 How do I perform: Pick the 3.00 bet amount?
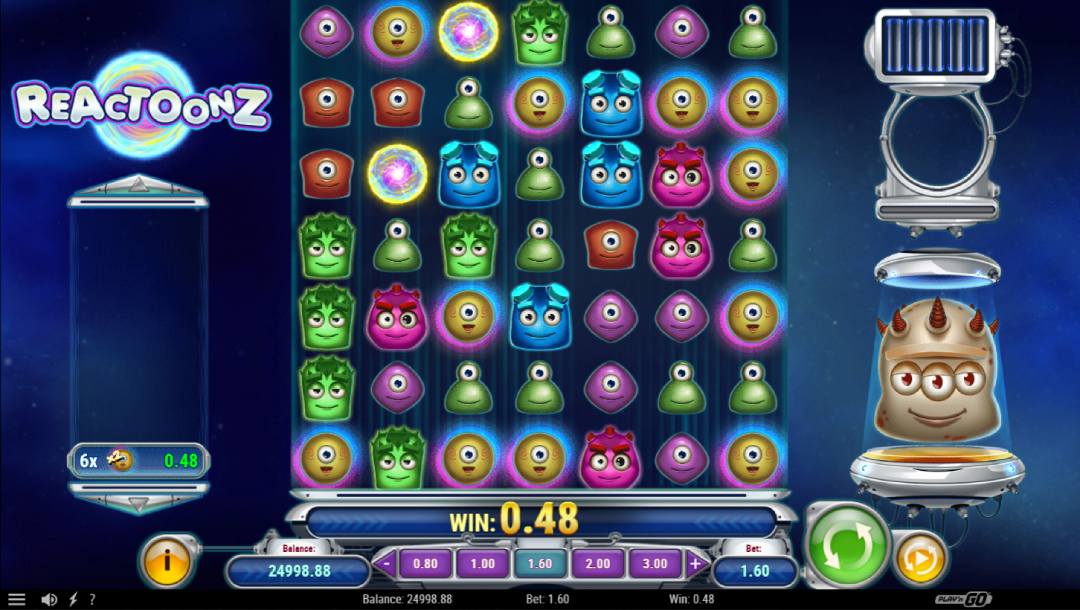tap(655, 564)
